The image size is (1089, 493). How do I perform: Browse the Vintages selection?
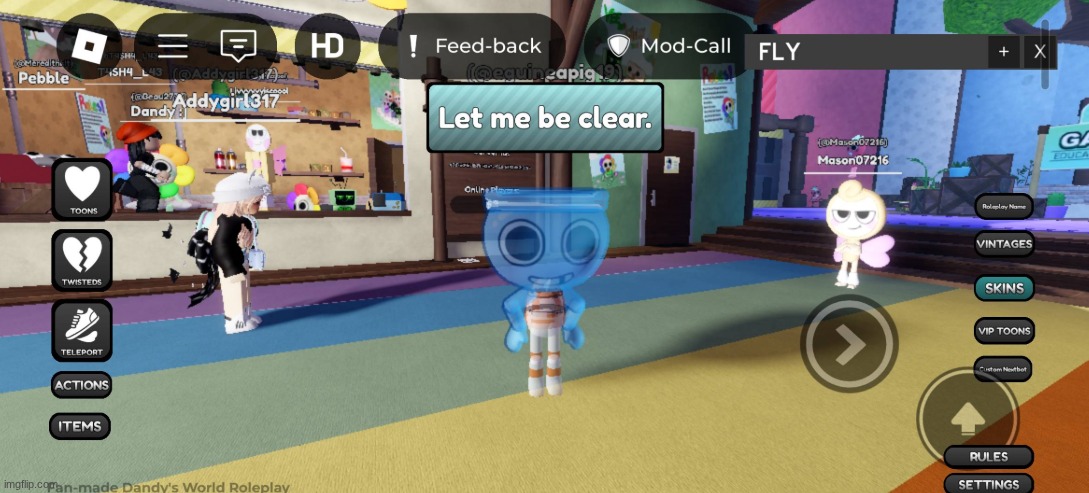[1004, 243]
